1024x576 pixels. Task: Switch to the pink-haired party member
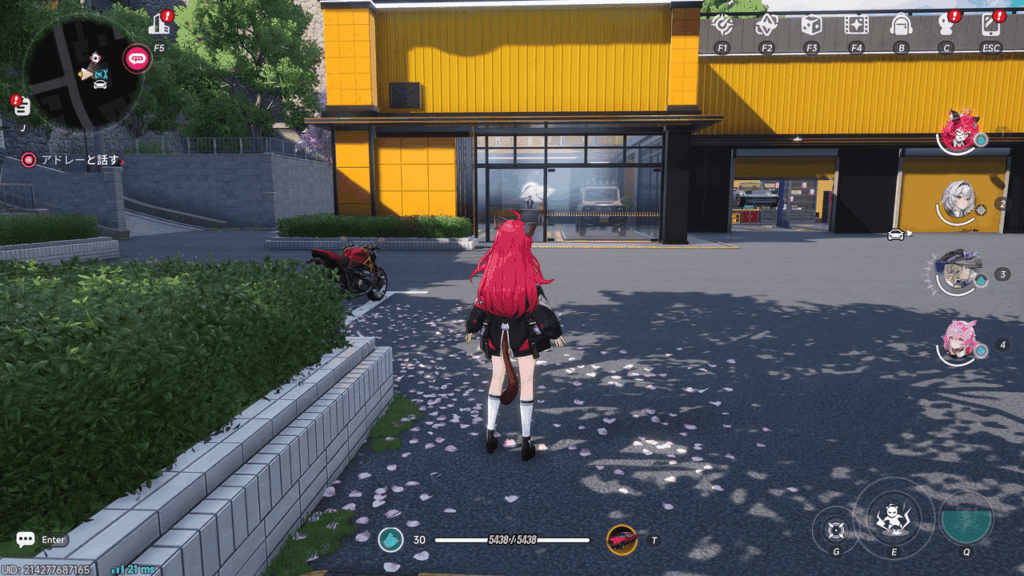click(x=960, y=341)
